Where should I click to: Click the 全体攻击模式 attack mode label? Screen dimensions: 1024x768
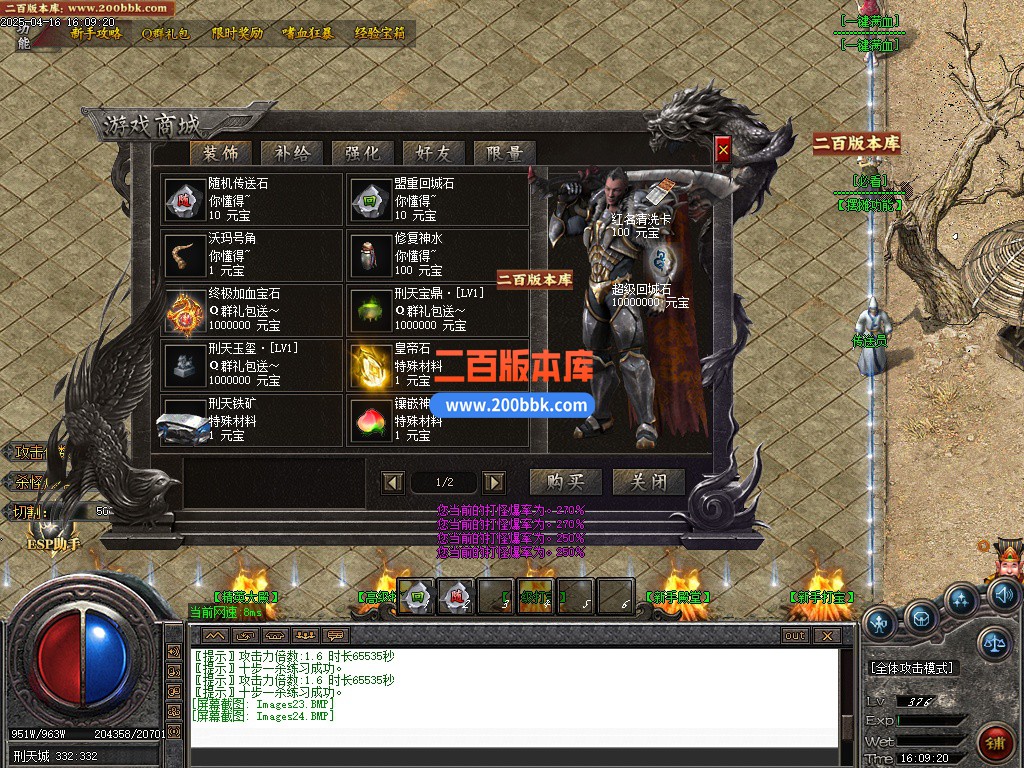click(912, 667)
